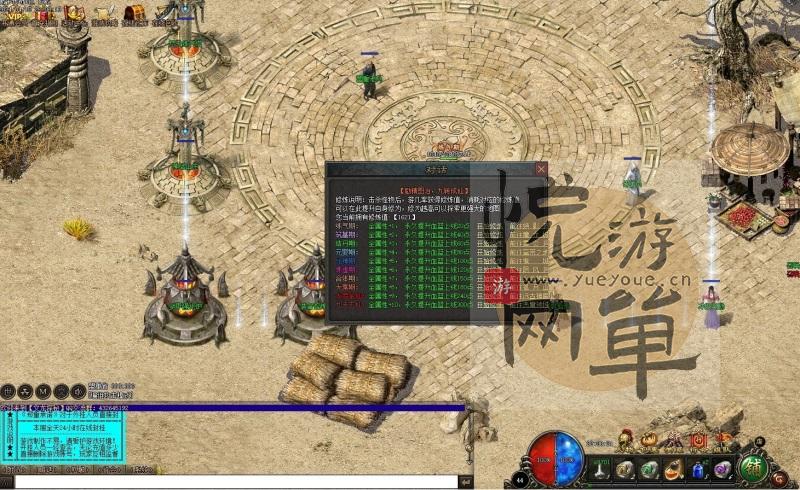800x490 pixels.
Task: Close the training dialog window
Action: 541,169
